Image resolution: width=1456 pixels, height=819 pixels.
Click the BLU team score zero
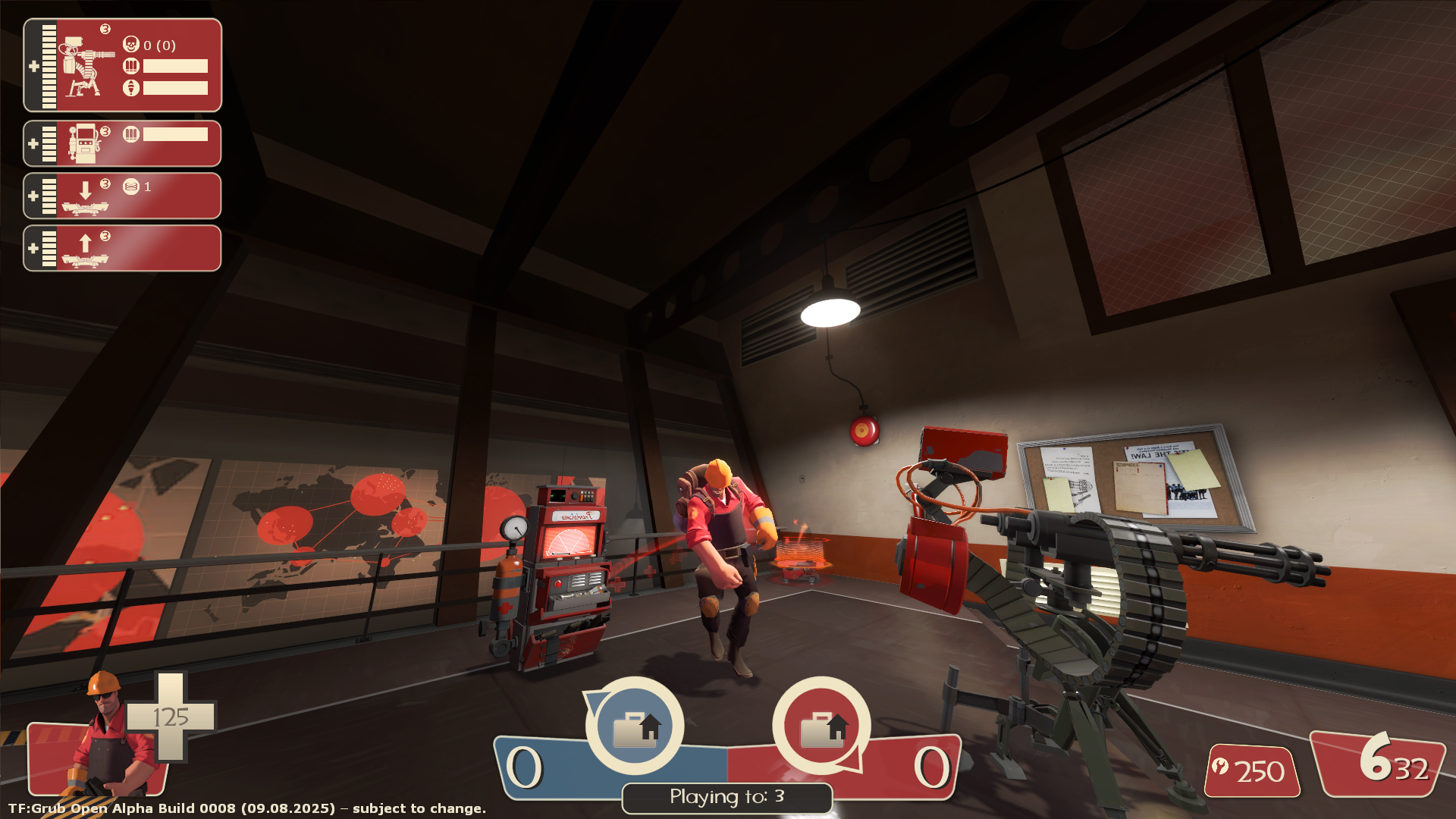525,767
